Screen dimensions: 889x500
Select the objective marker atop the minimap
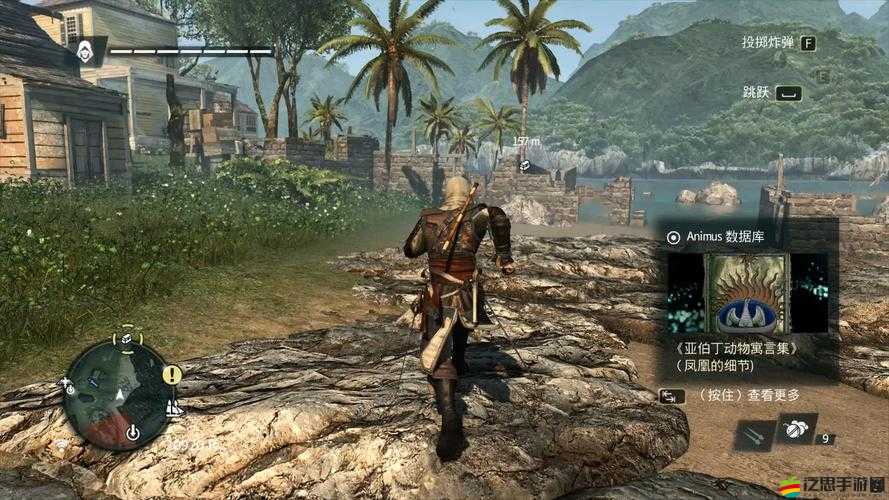tap(128, 338)
